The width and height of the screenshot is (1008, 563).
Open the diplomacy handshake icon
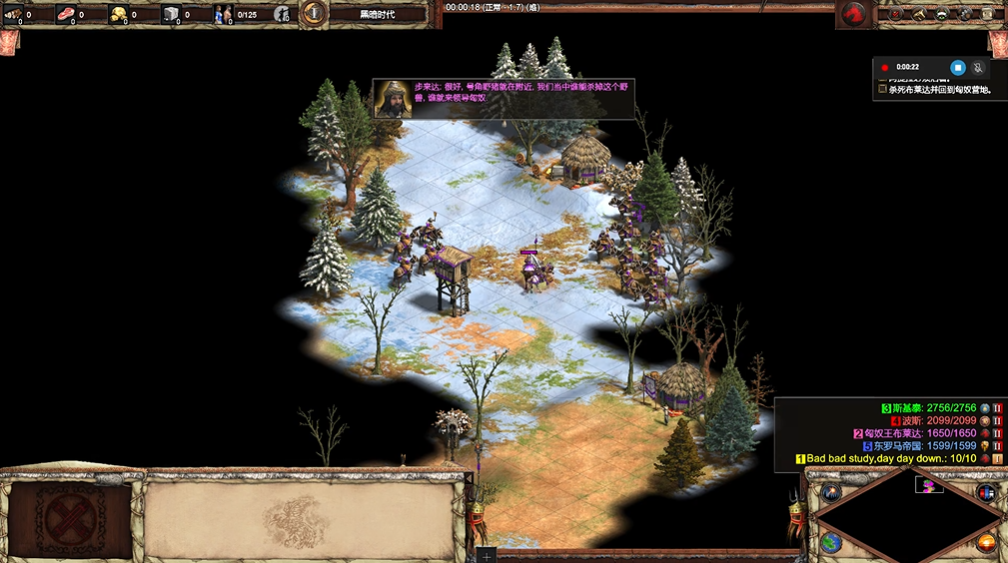pyautogui.click(x=943, y=14)
